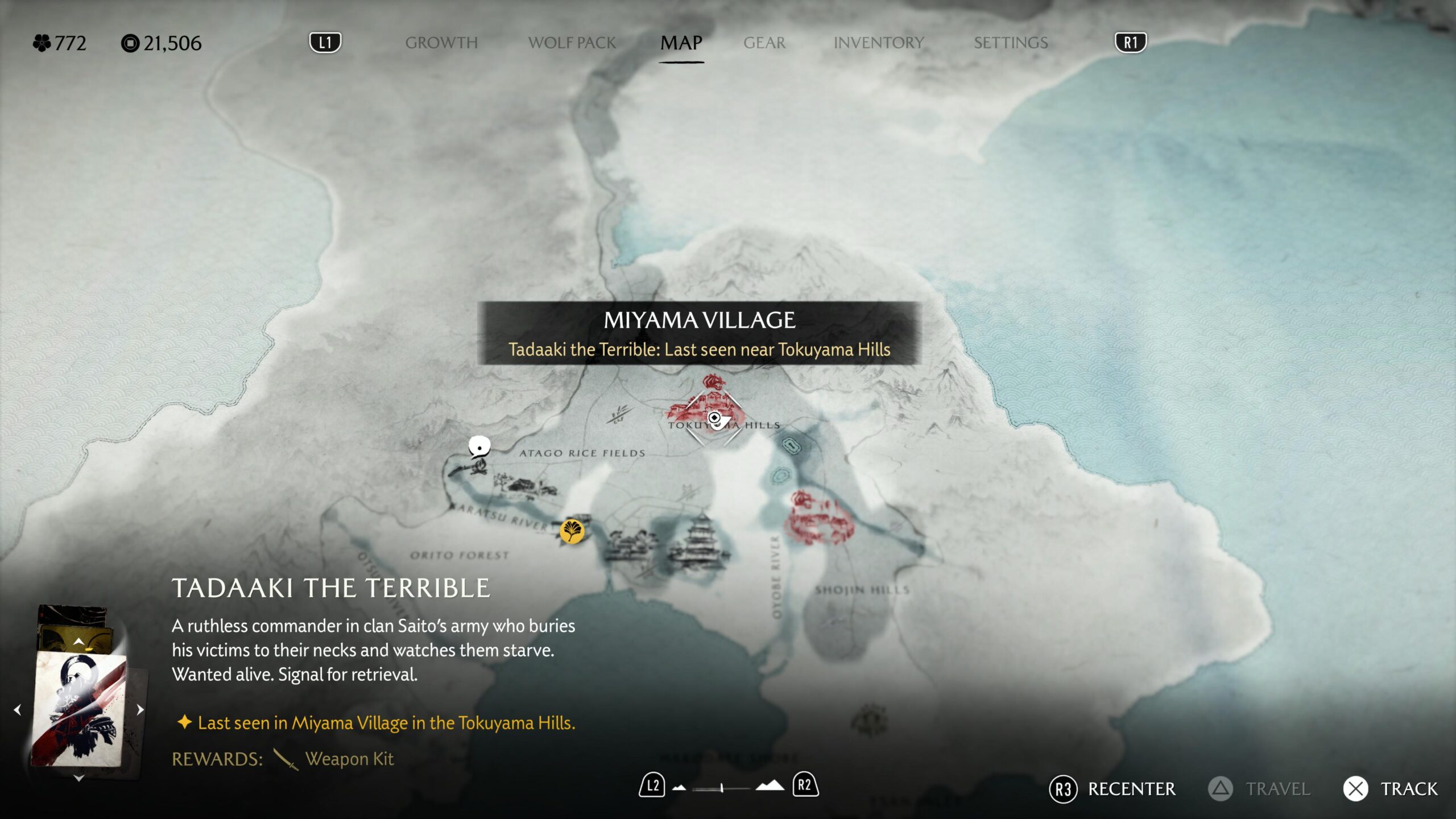Show the next bounty card with right arrow
This screenshot has width=1456, height=819.
coord(140,710)
